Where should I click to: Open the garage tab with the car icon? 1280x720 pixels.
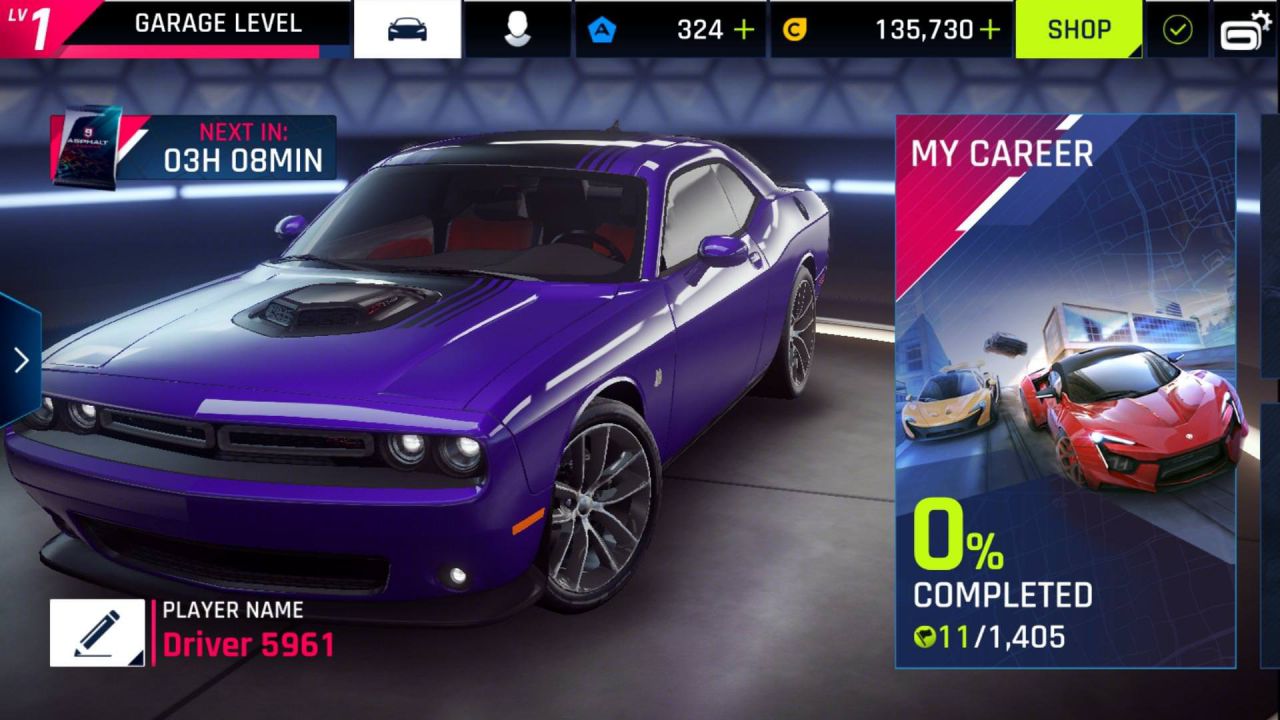coord(408,28)
